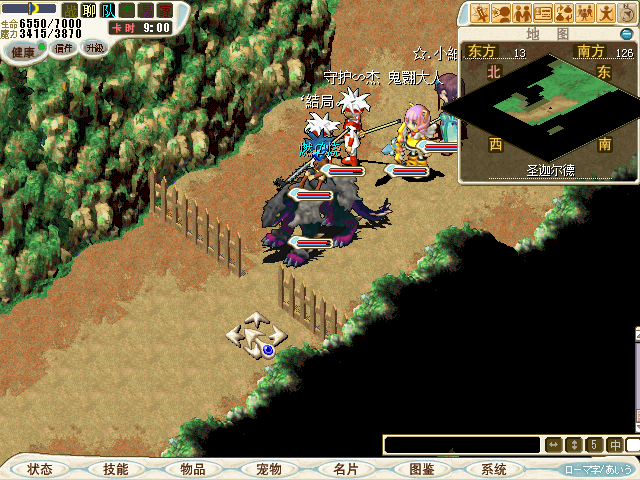Open the 状态 status menu
The width and height of the screenshot is (640, 480).
point(41,469)
